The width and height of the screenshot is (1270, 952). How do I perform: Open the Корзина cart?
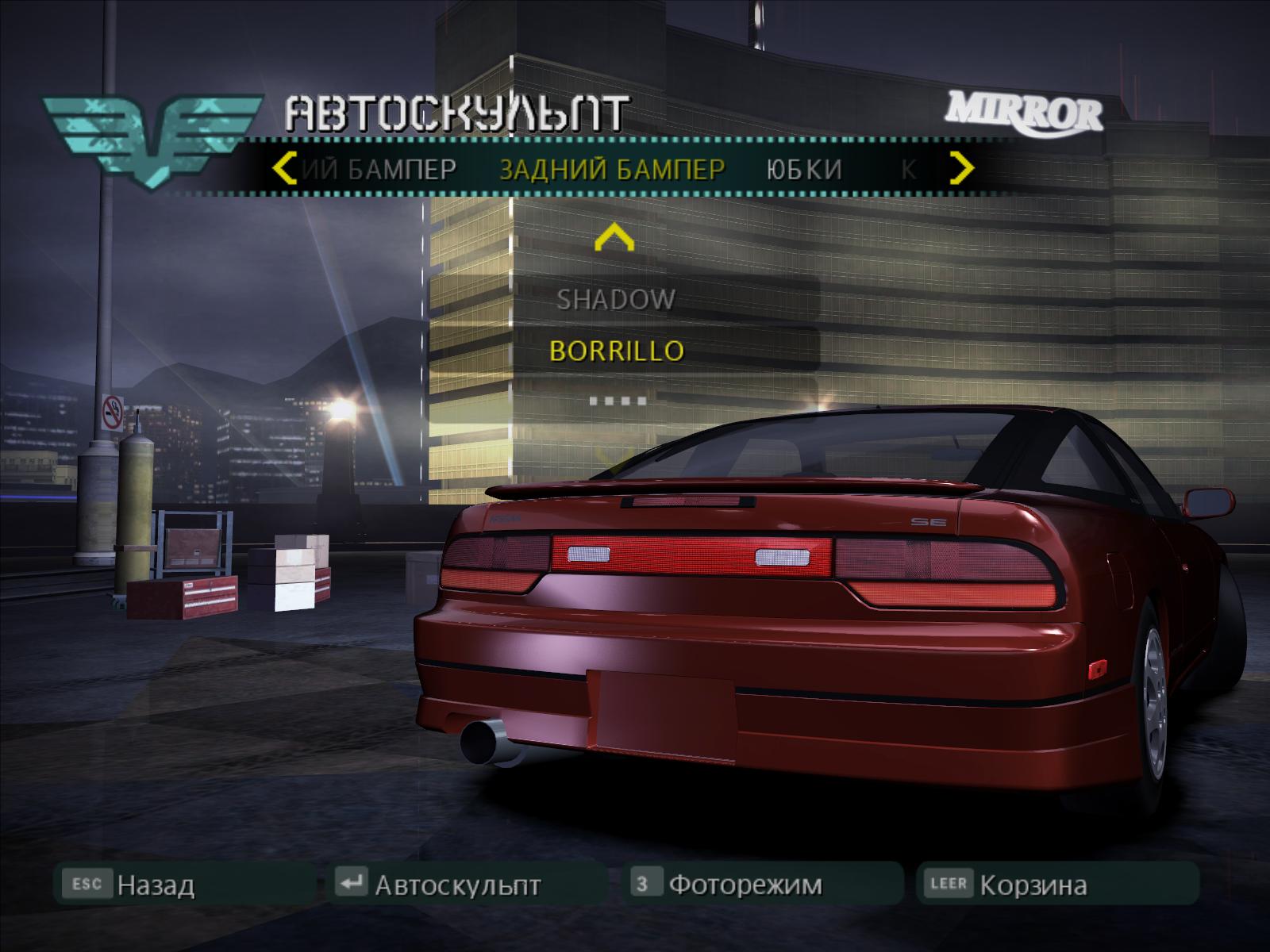pos(1032,884)
